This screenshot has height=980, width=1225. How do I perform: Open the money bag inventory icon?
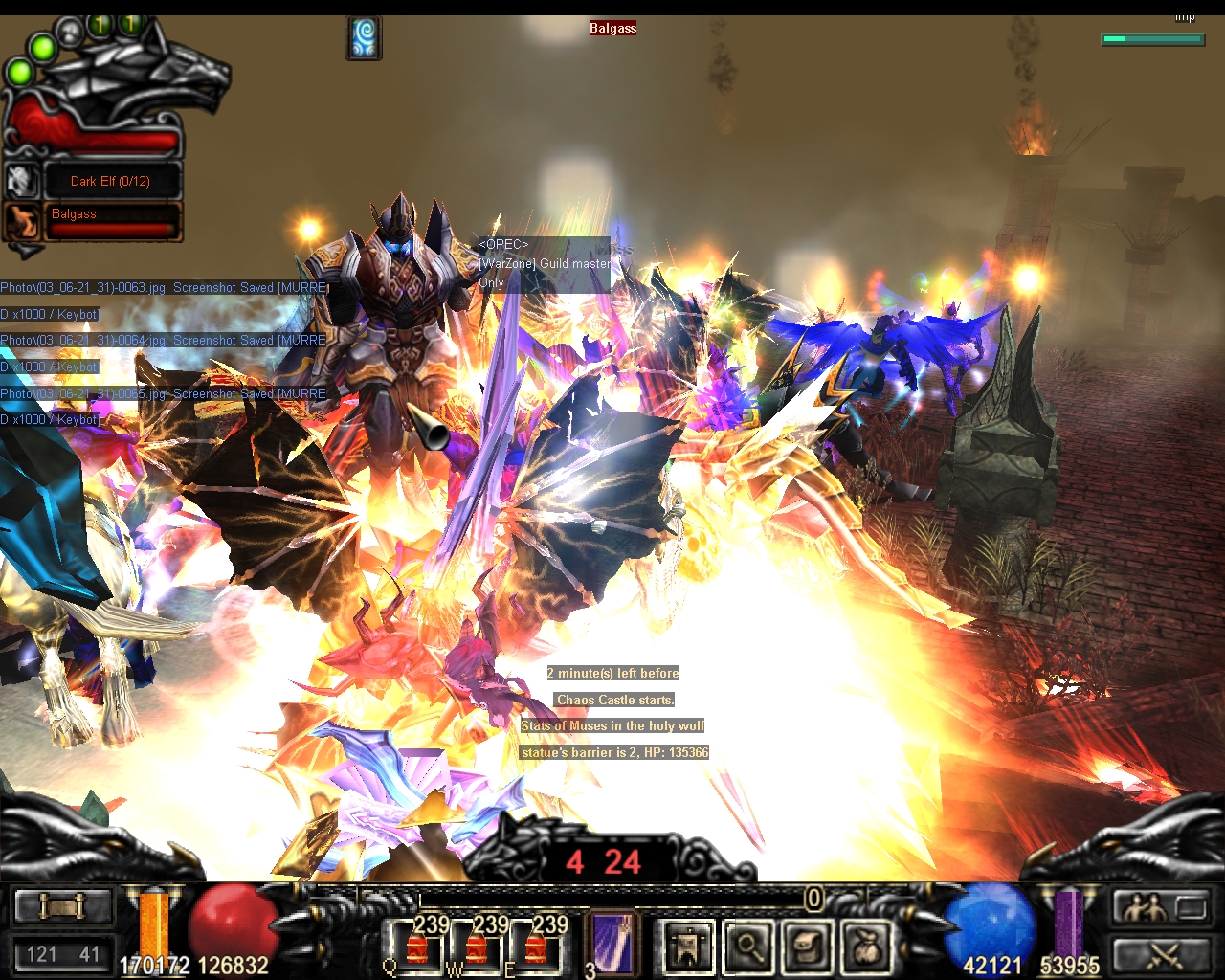tap(866, 947)
